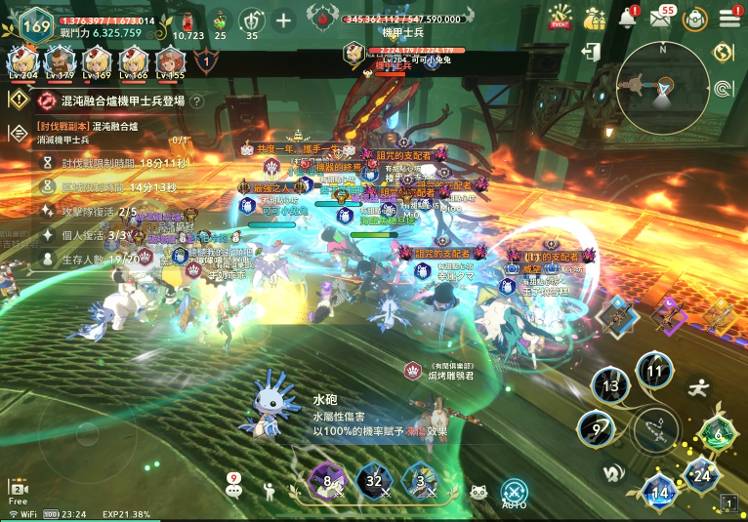Image resolution: width=748 pixels, height=522 pixels.
Task: Click the plus button beside currencies
Action: click(x=284, y=19)
